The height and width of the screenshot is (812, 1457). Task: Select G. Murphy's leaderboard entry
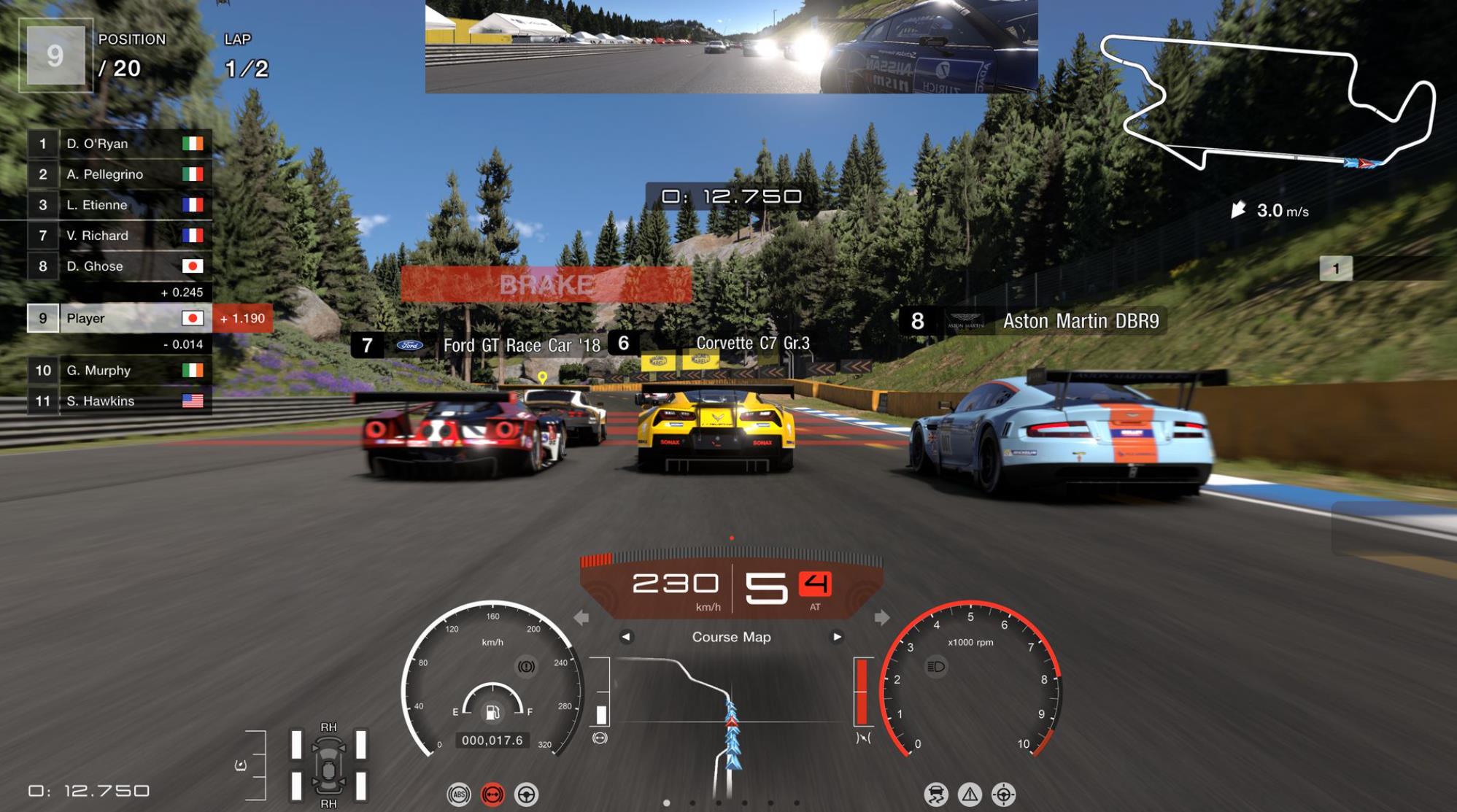click(120, 371)
